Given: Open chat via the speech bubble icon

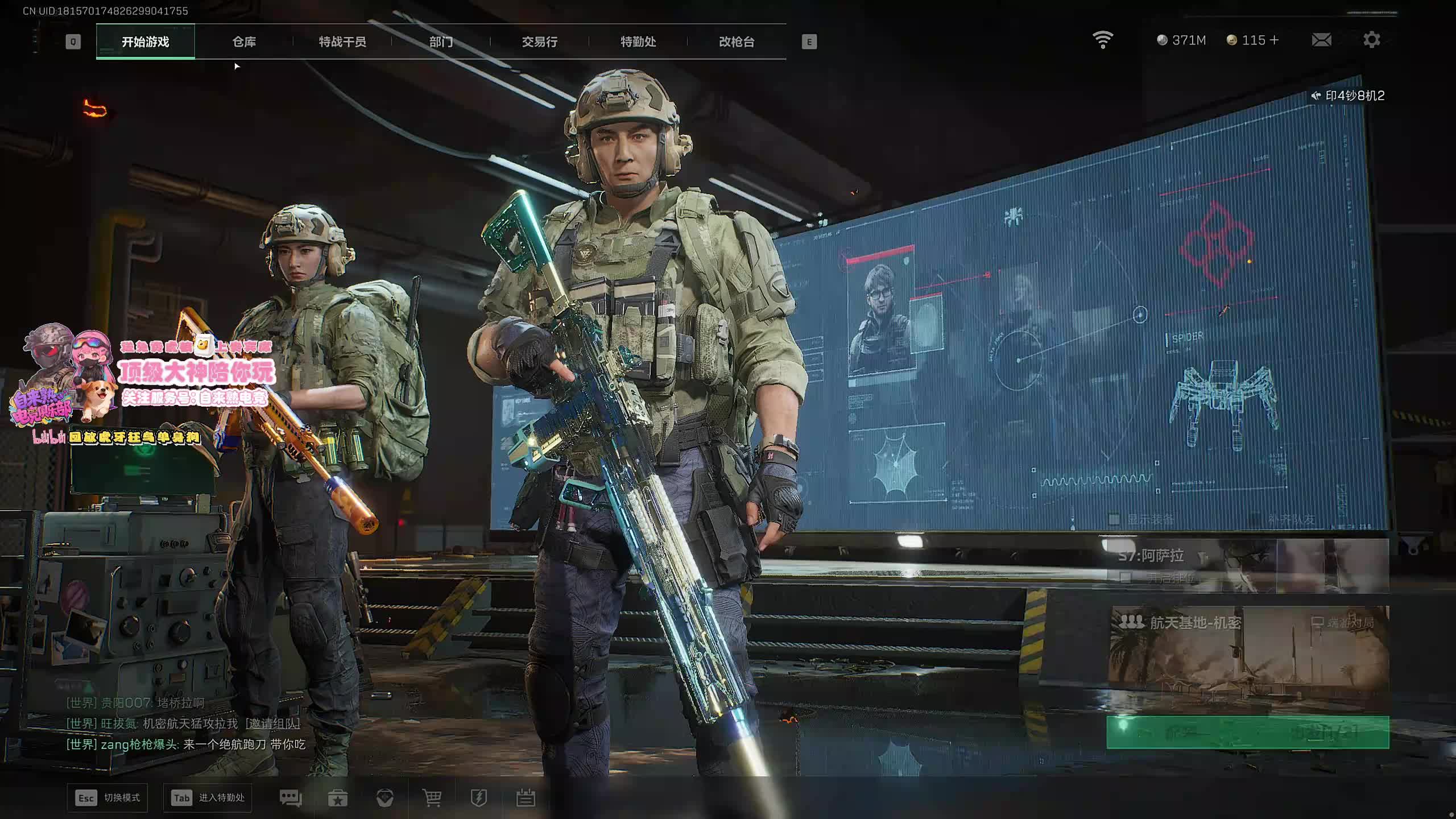Looking at the screenshot, I should 291,798.
